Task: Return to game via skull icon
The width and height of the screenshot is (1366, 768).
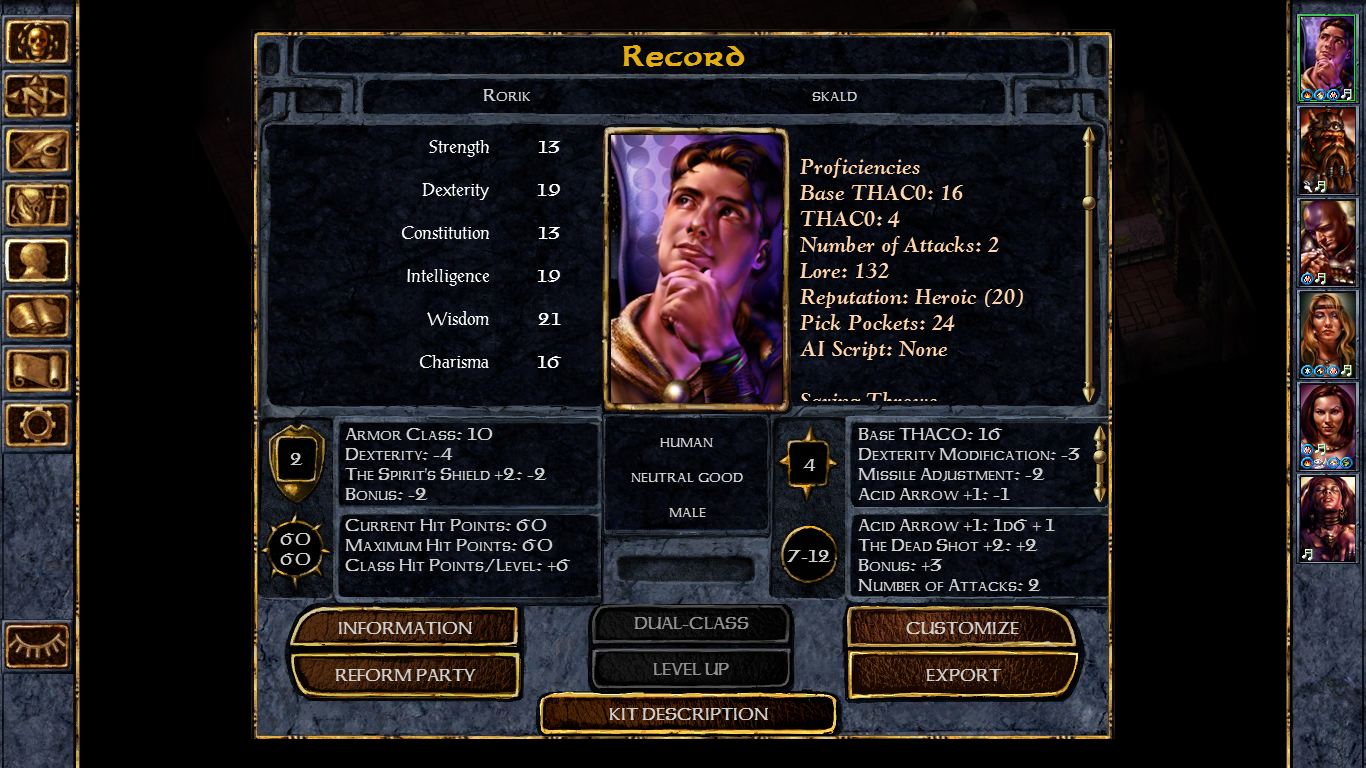Action: pos(38,42)
